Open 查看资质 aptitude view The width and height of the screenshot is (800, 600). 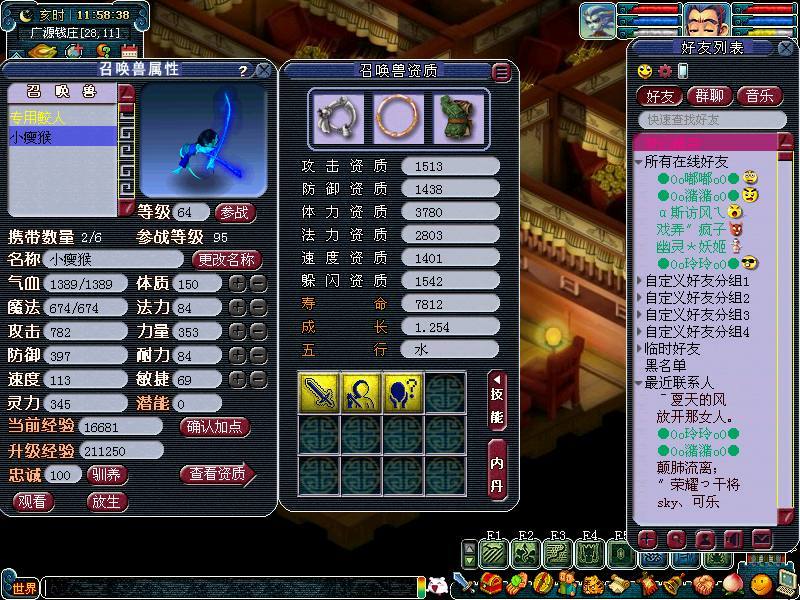pos(216,474)
